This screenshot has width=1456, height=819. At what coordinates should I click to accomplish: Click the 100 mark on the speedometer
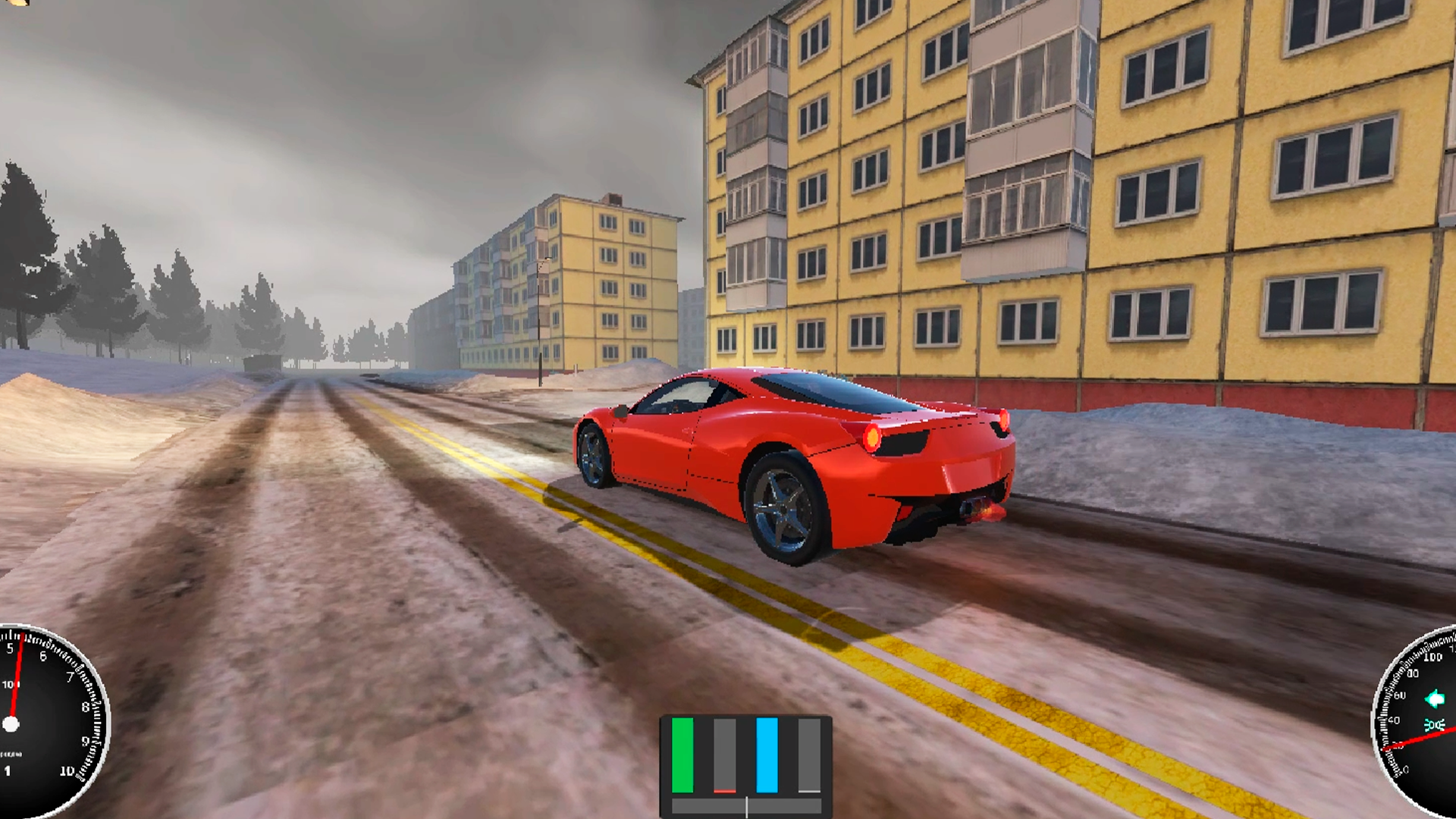tap(1432, 657)
